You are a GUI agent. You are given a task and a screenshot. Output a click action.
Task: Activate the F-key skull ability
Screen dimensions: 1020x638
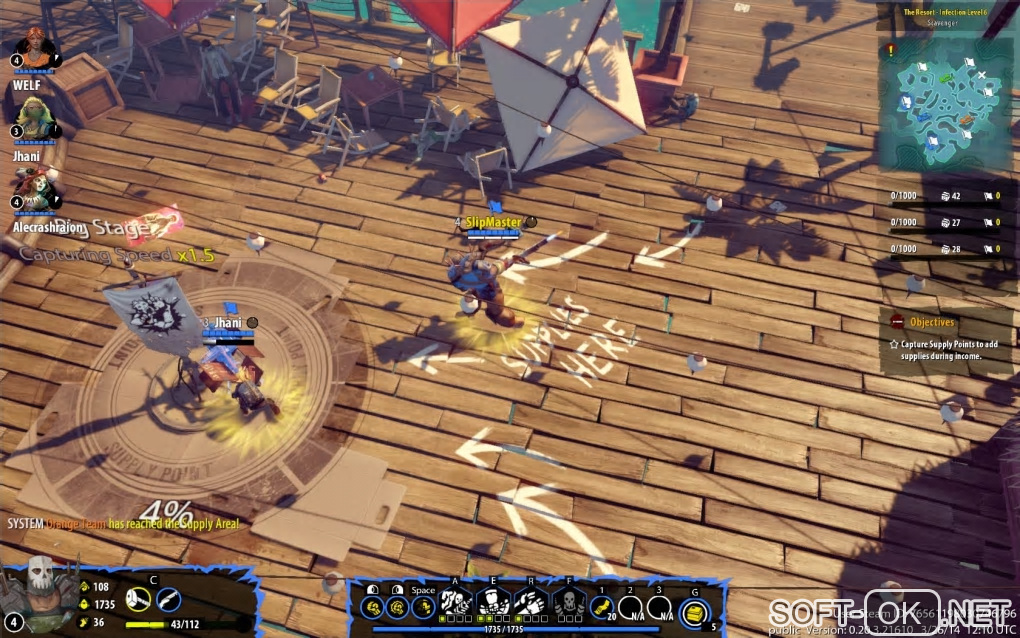567,601
